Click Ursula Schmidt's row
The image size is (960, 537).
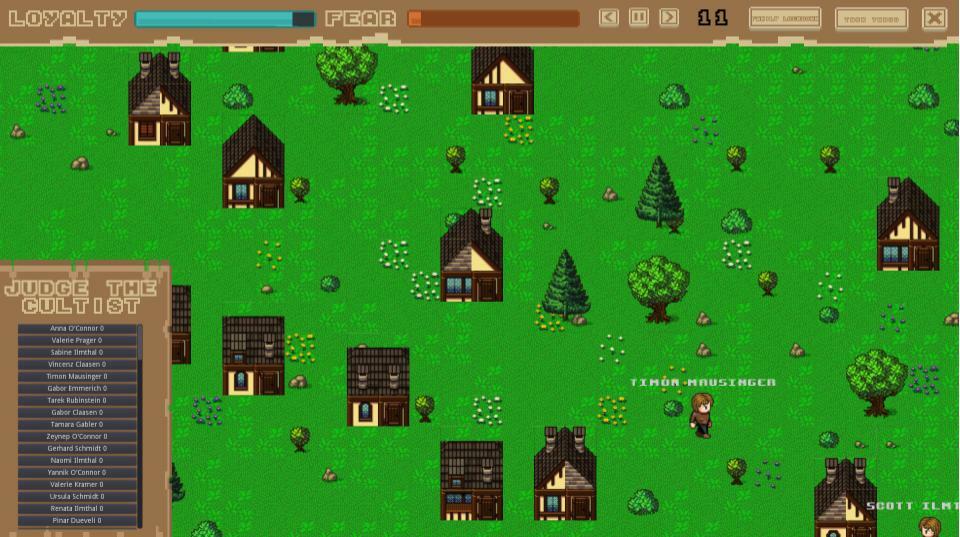point(78,497)
